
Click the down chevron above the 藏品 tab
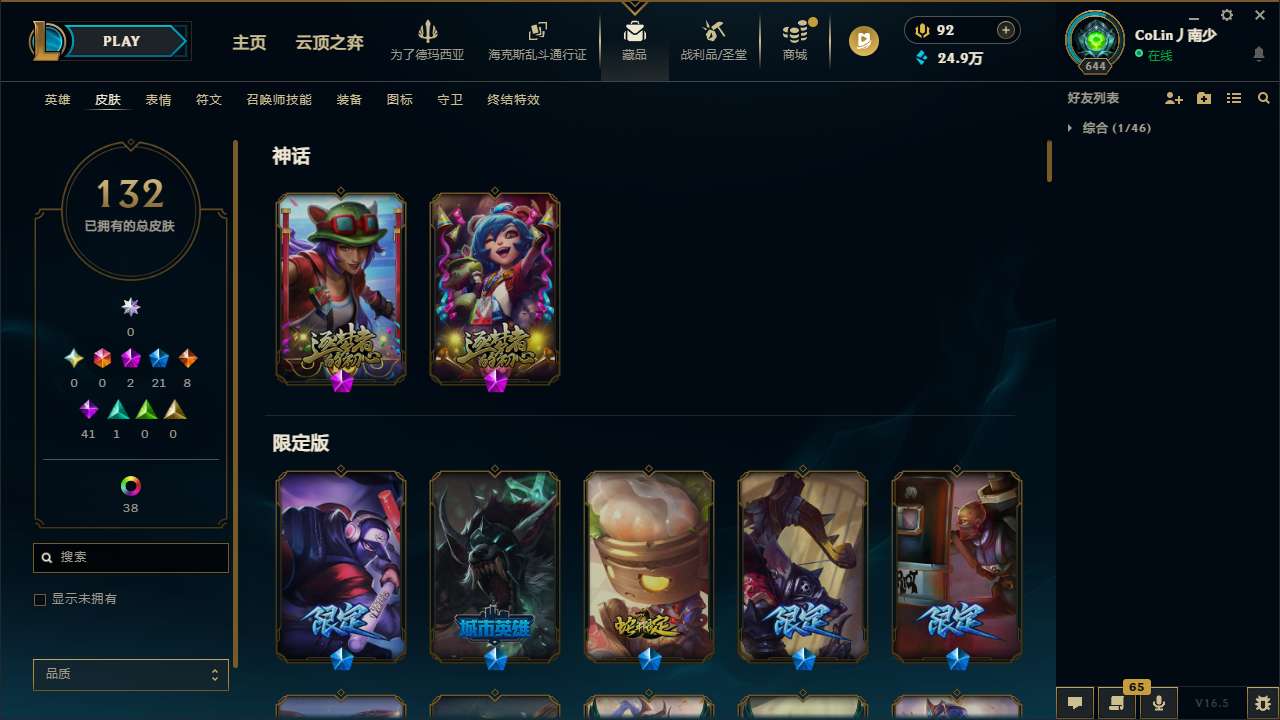(x=634, y=6)
